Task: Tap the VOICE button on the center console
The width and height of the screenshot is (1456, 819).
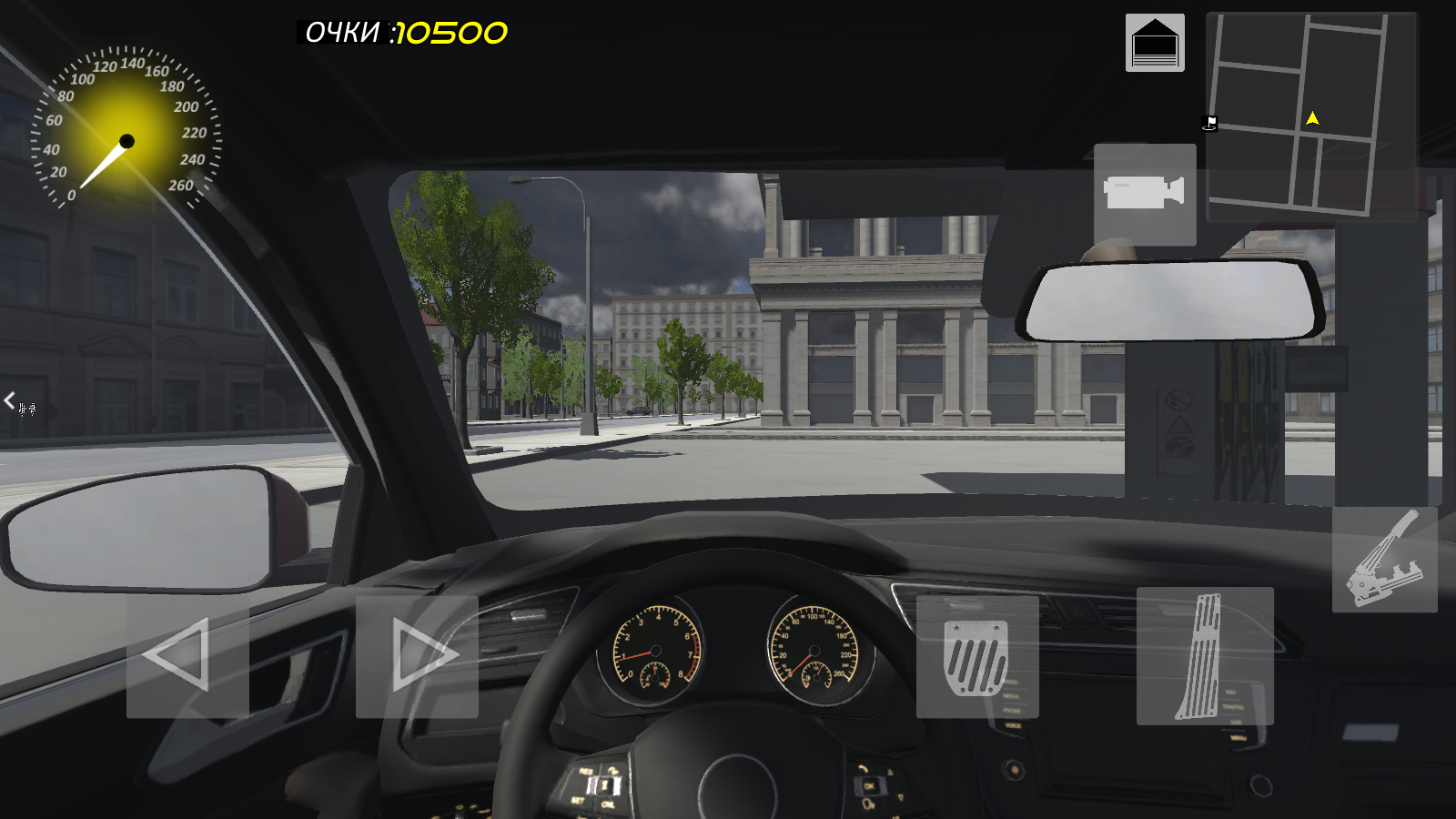Action: coord(1014,726)
